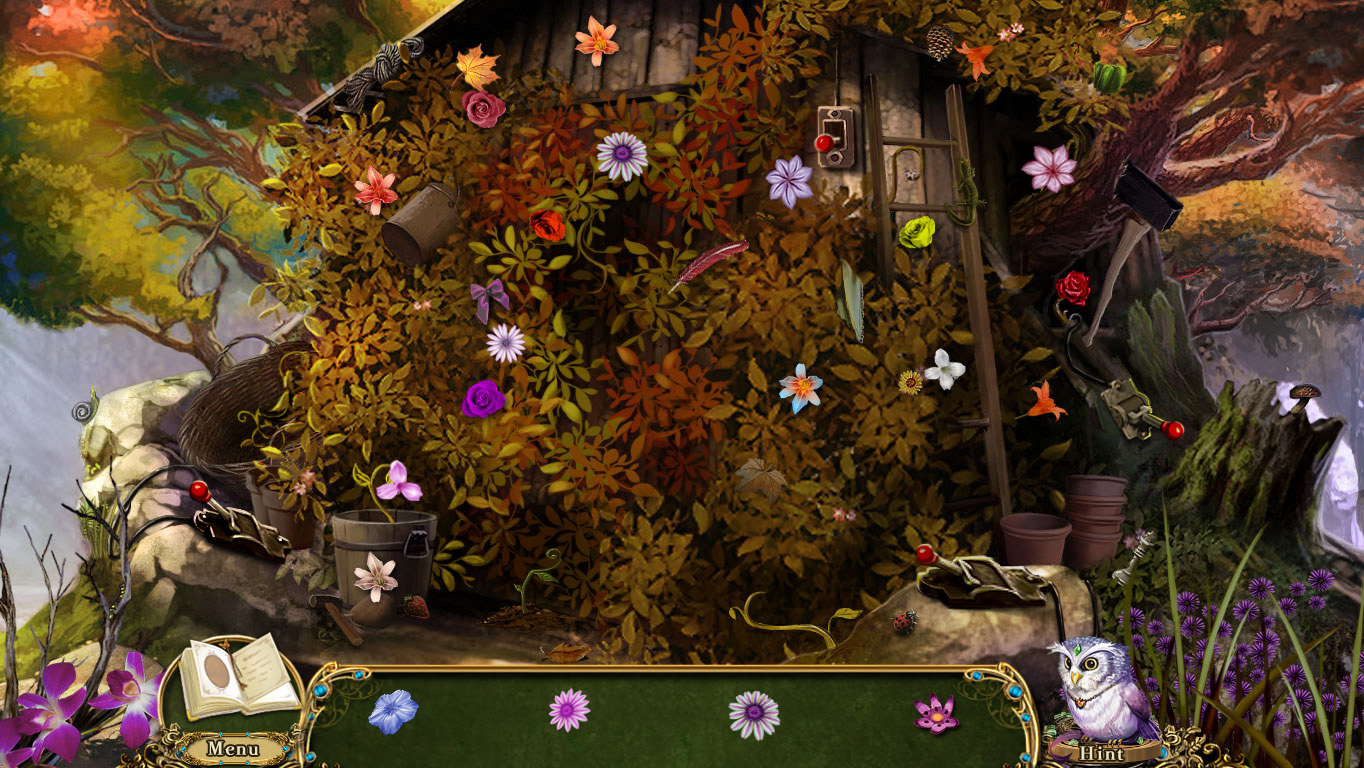1364x768 pixels.
Task: Click the orange lily atop the shack roof
Action: 598,42
